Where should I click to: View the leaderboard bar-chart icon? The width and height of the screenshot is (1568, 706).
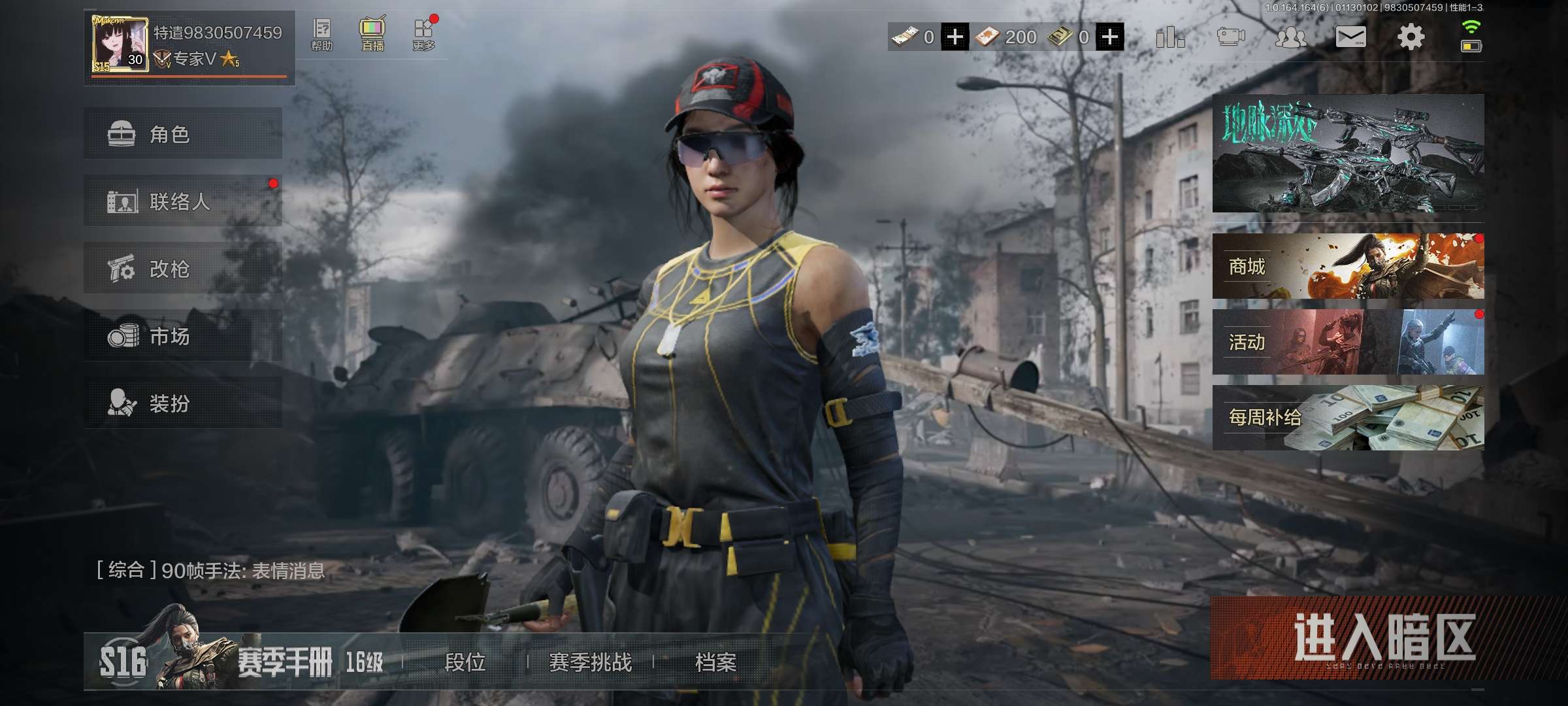pos(1169,37)
